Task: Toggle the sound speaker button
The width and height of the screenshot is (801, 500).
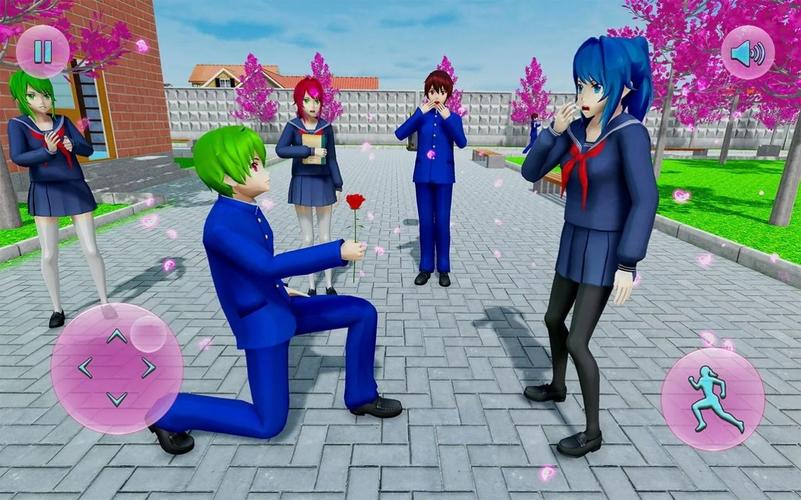Action: point(747,52)
